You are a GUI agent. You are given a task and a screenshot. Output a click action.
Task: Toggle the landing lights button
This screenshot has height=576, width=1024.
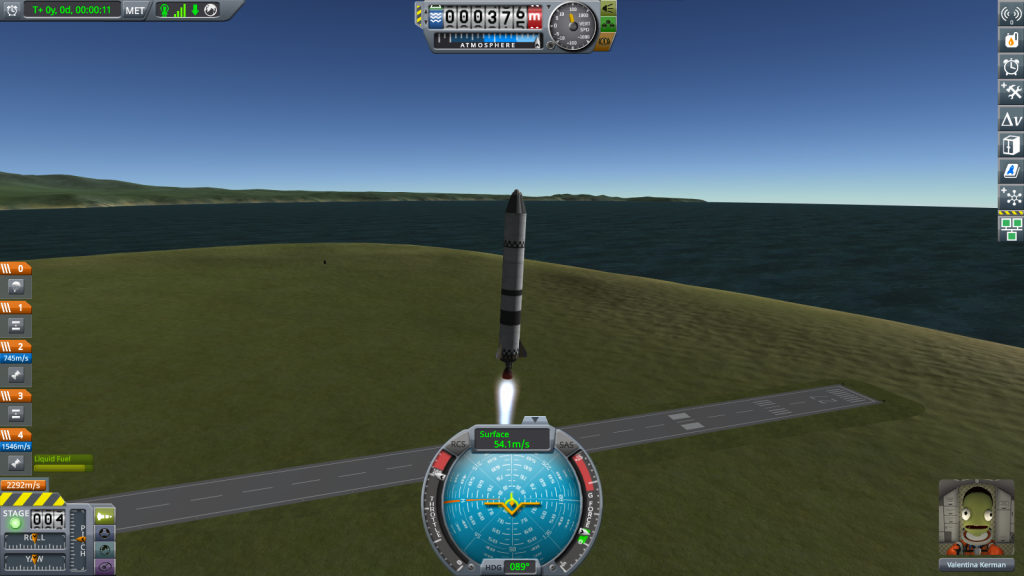click(x=606, y=8)
